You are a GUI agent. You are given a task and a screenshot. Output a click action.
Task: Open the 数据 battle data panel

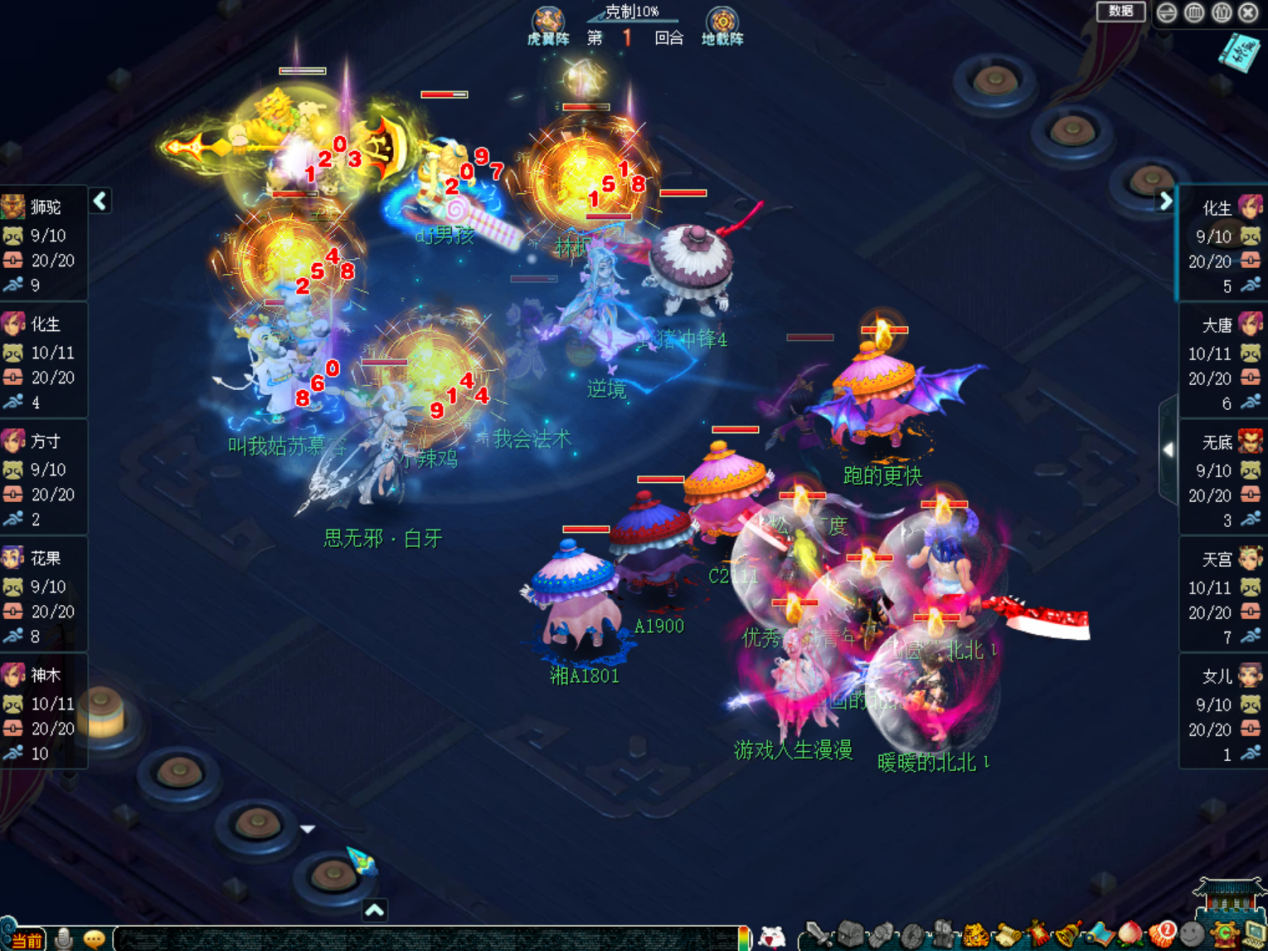pyautogui.click(x=1120, y=11)
